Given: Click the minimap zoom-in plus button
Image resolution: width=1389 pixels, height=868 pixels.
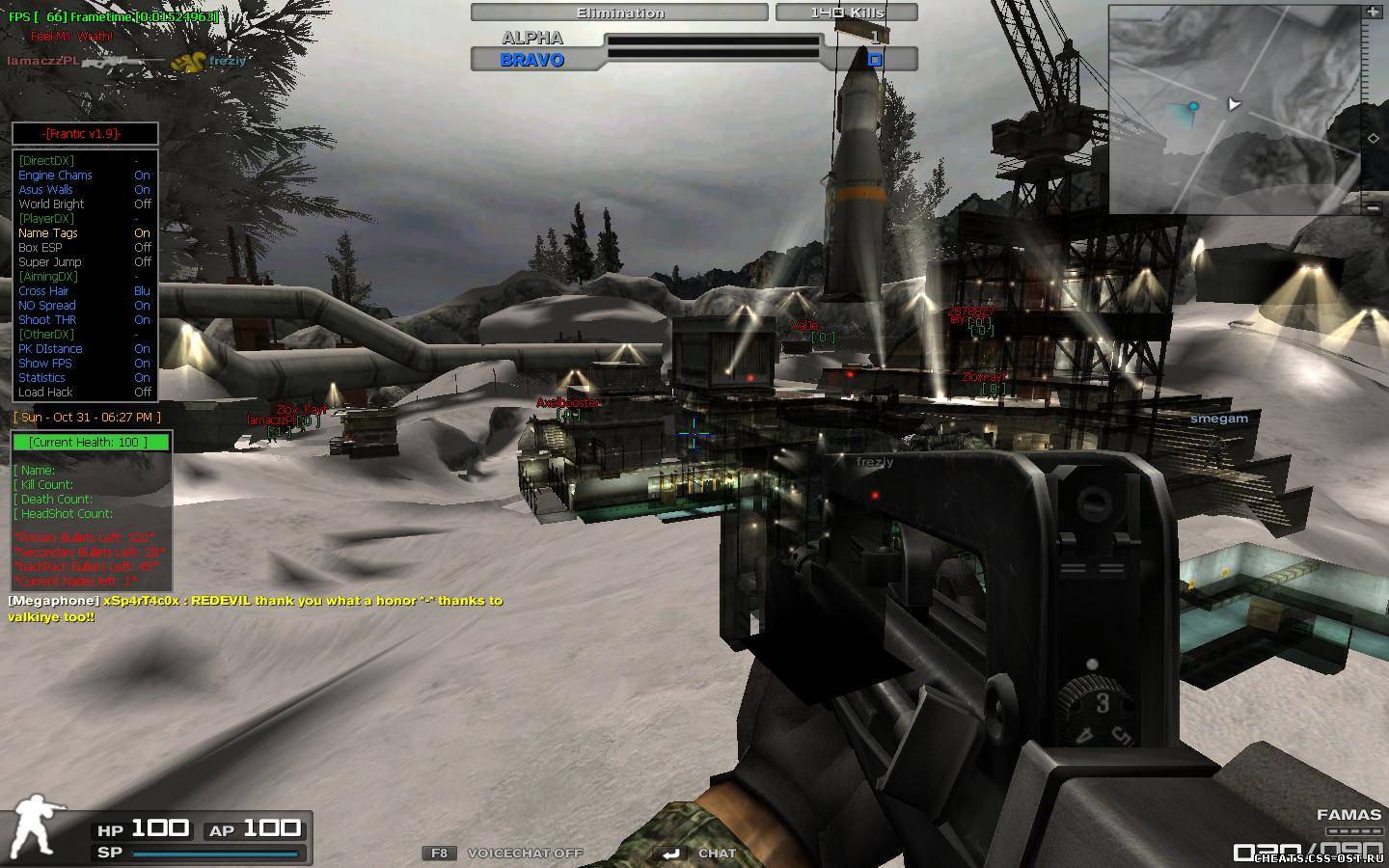Looking at the screenshot, I should [1373, 13].
